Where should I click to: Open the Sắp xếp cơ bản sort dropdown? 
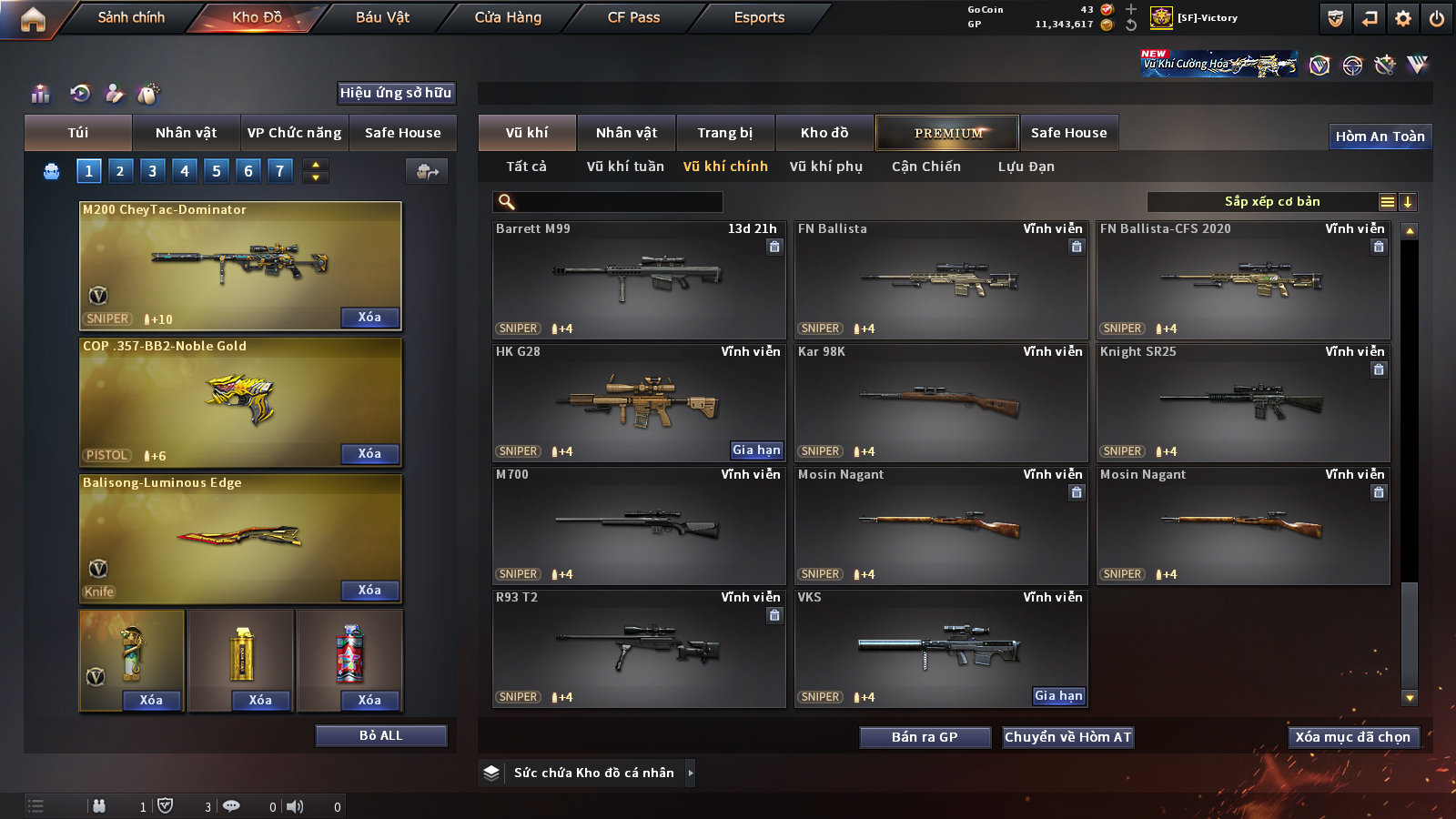coord(1272,202)
